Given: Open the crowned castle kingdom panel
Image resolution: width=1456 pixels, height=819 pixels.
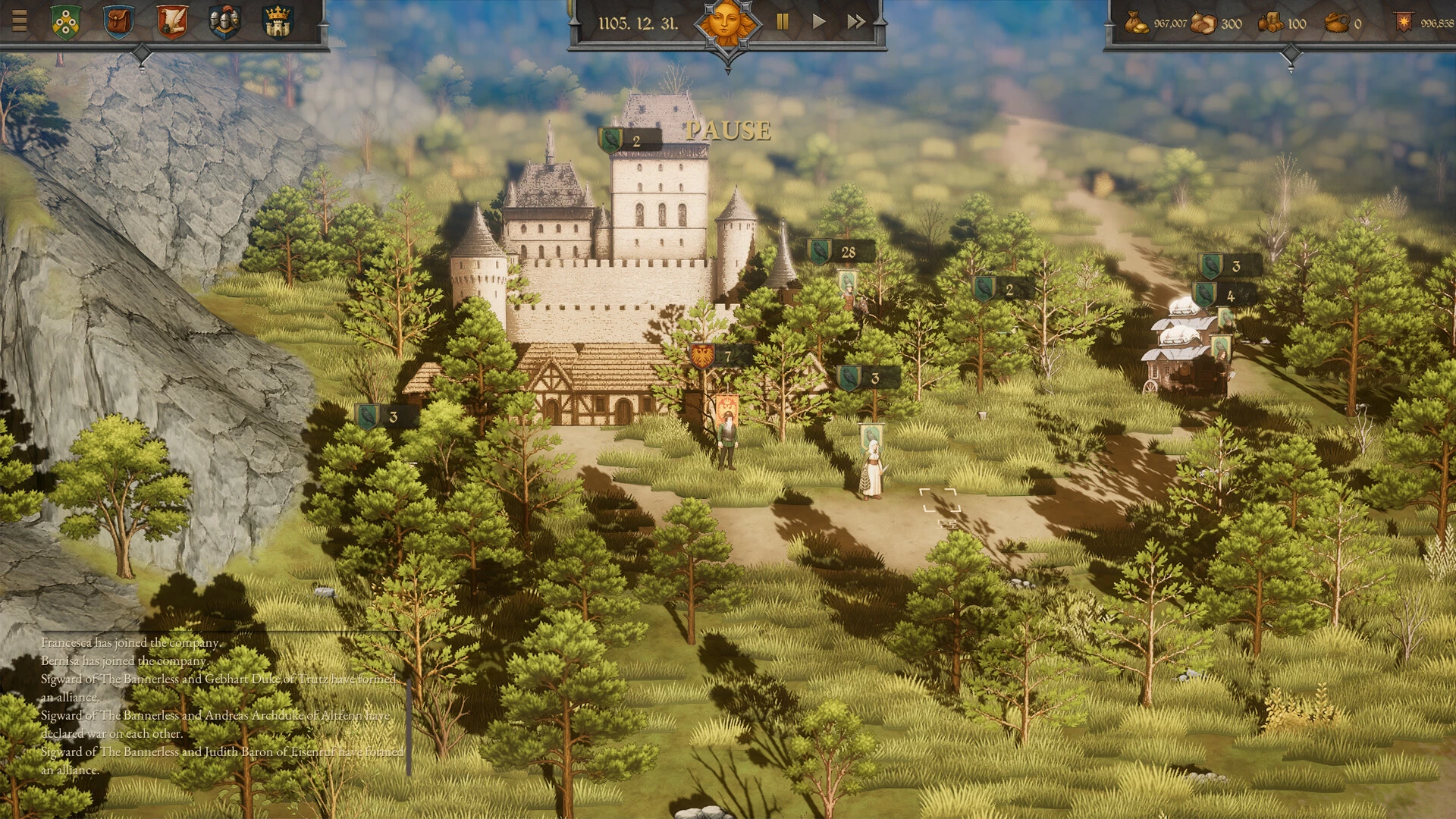Looking at the screenshot, I should (x=278, y=22).
